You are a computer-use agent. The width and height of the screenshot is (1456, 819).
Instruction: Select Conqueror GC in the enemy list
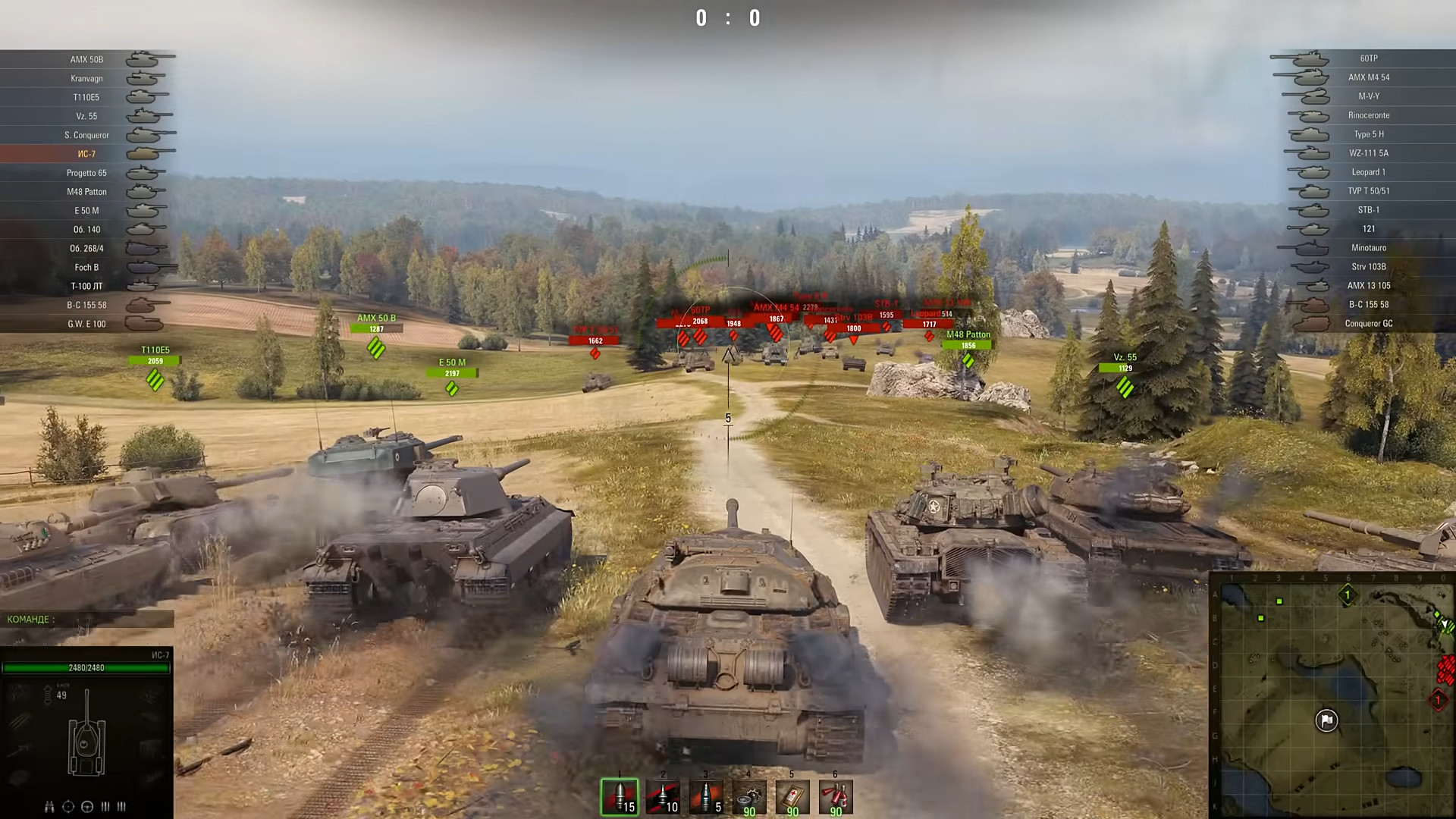1368,324
